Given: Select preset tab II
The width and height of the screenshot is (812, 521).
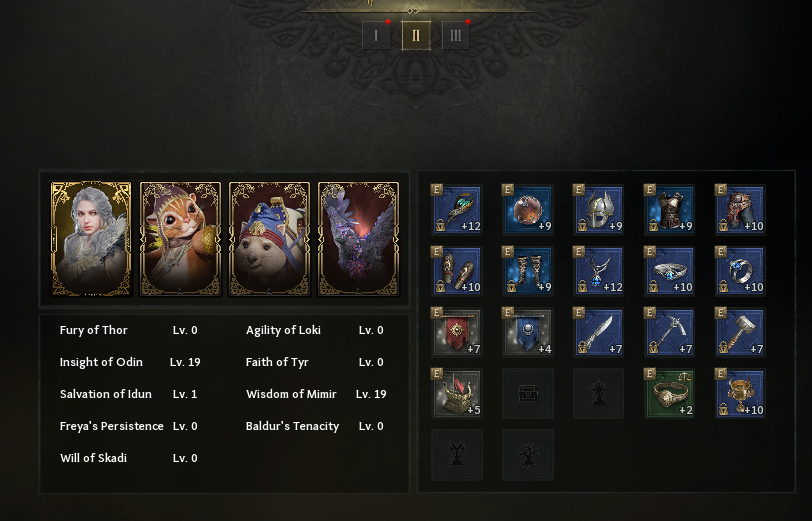Looking at the screenshot, I should pyautogui.click(x=416, y=36).
